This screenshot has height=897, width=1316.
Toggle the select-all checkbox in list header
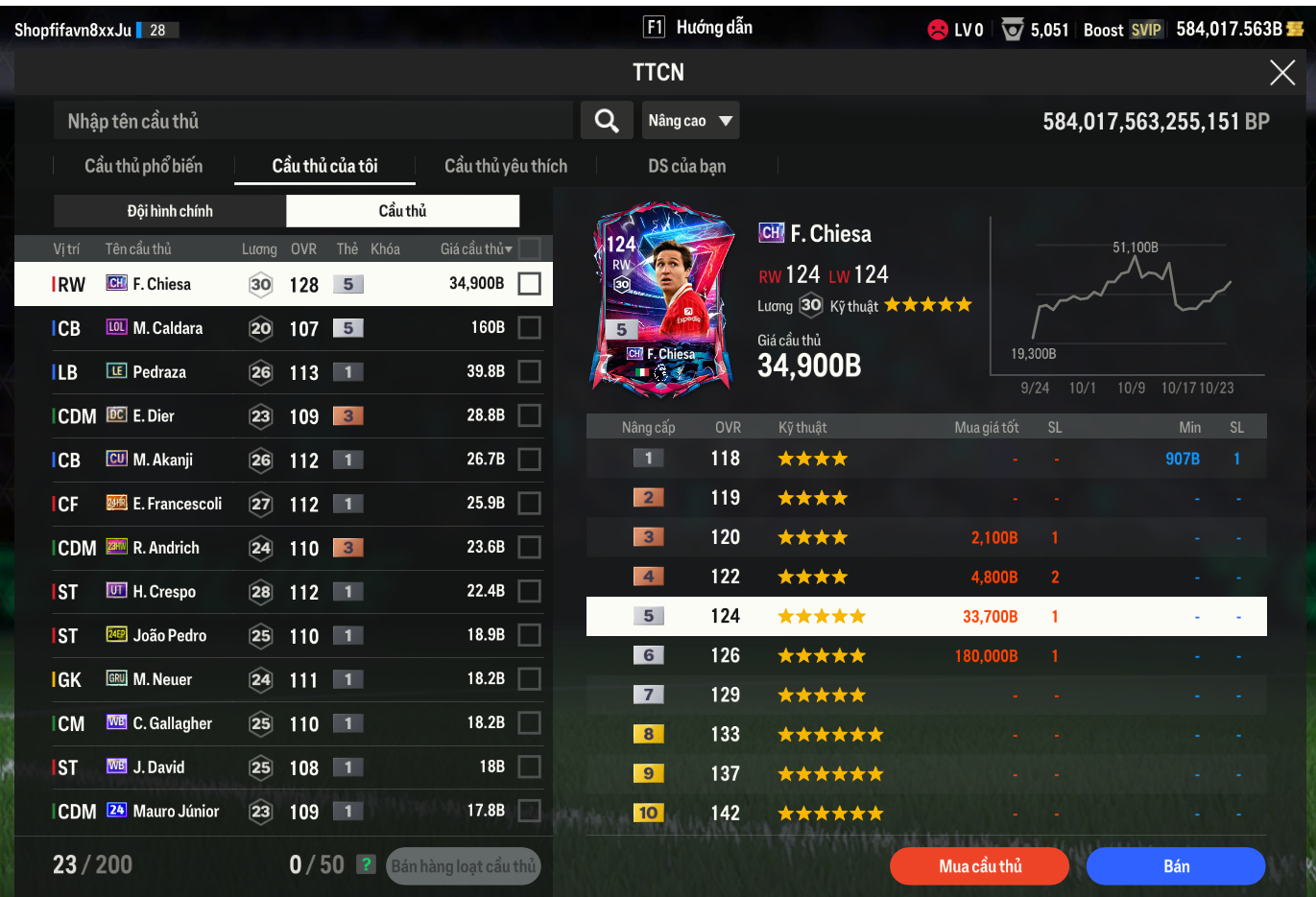click(529, 249)
